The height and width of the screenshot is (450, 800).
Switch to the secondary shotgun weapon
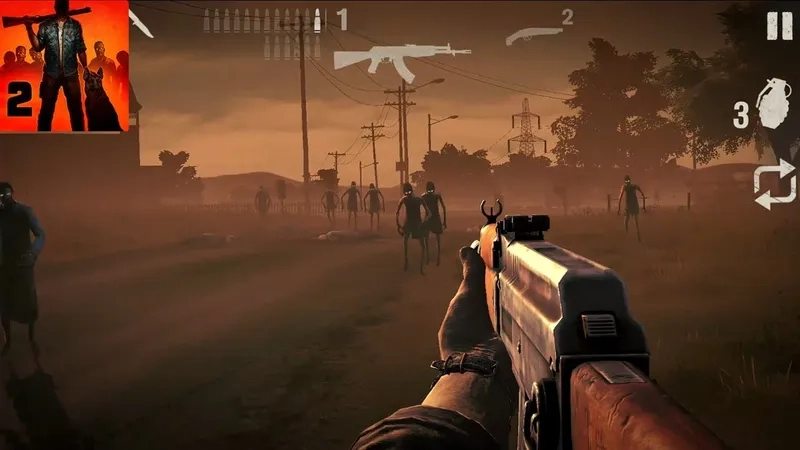(533, 36)
